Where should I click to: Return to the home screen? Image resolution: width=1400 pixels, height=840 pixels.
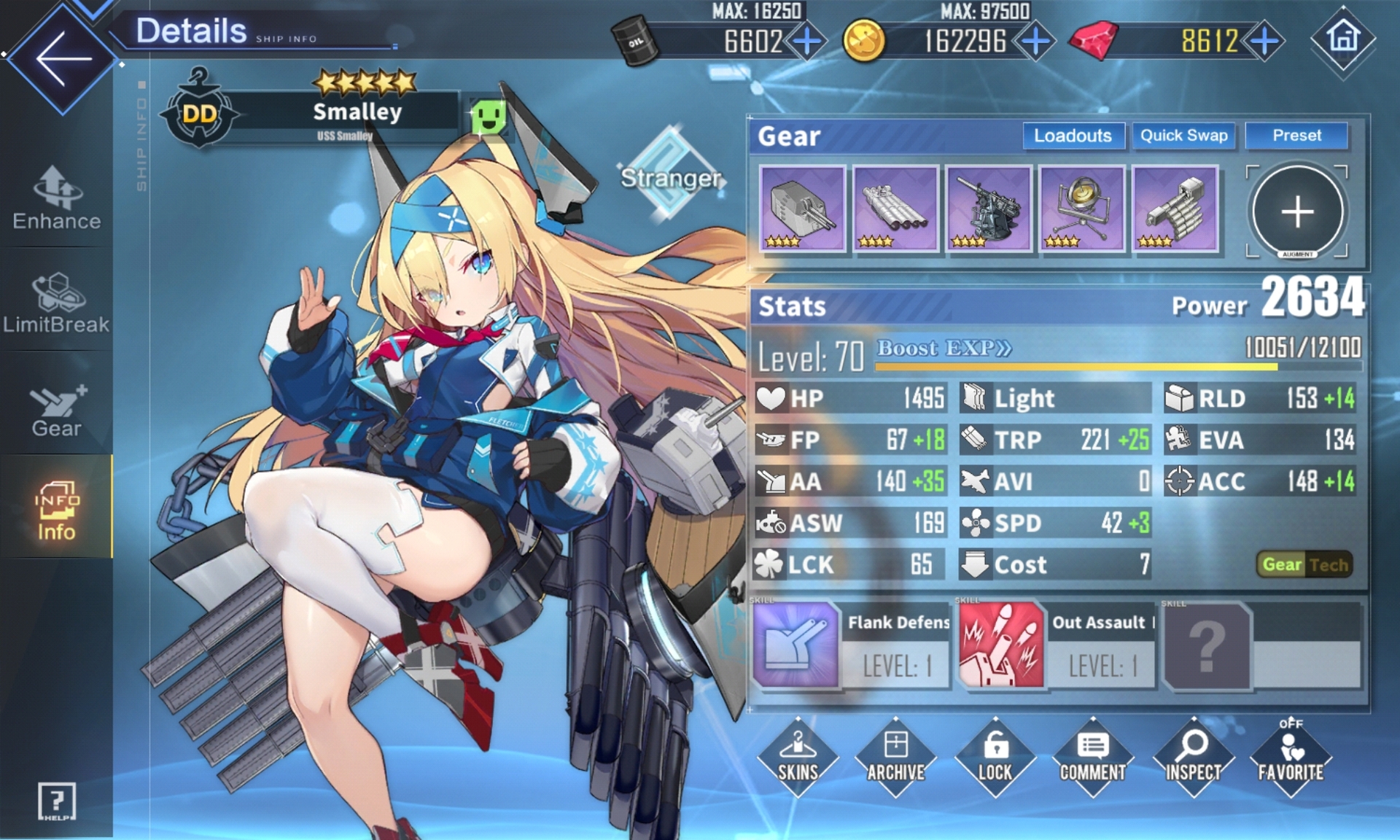tap(1343, 39)
